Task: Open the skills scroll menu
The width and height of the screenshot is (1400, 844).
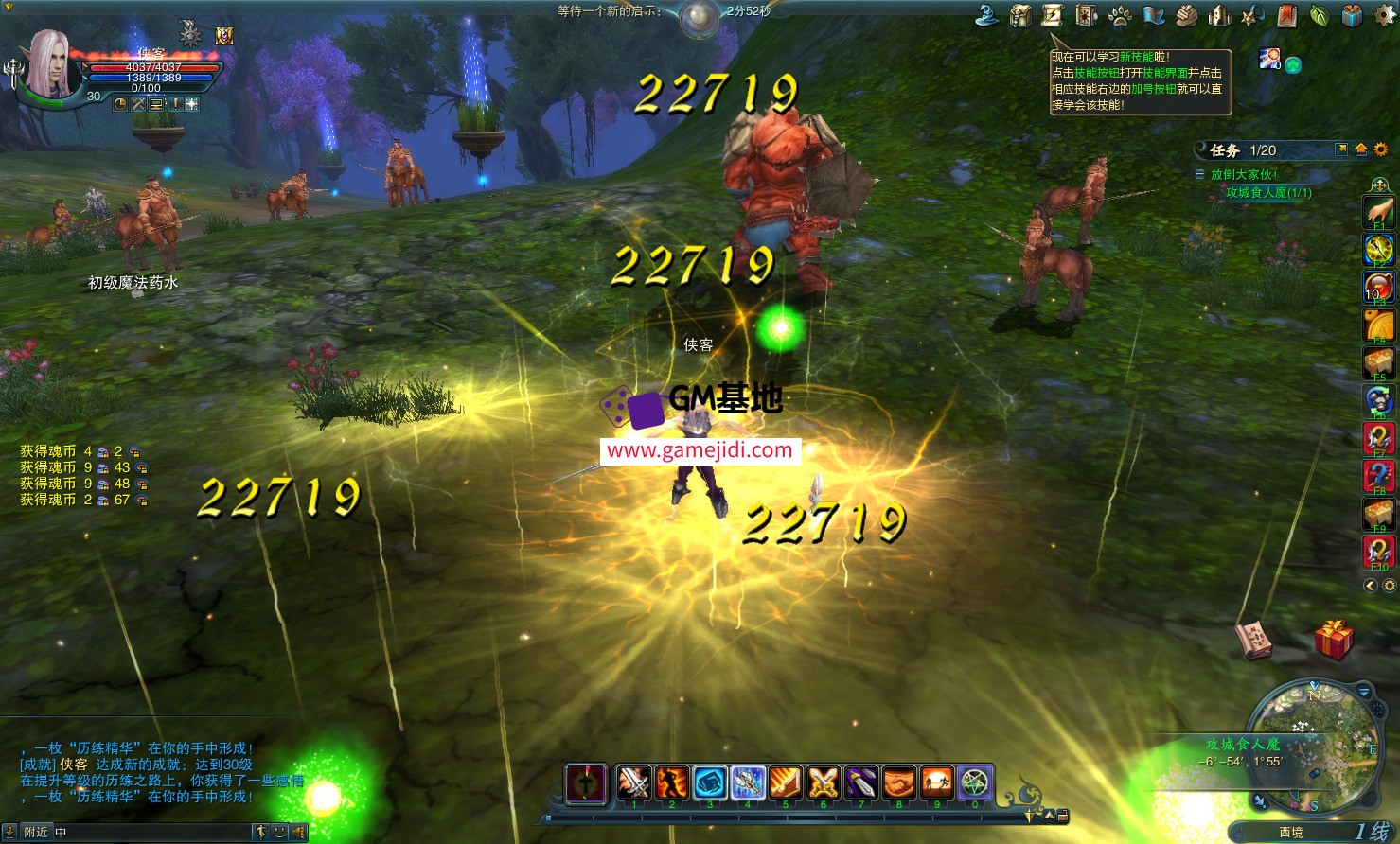Action: tap(1053, 15)
